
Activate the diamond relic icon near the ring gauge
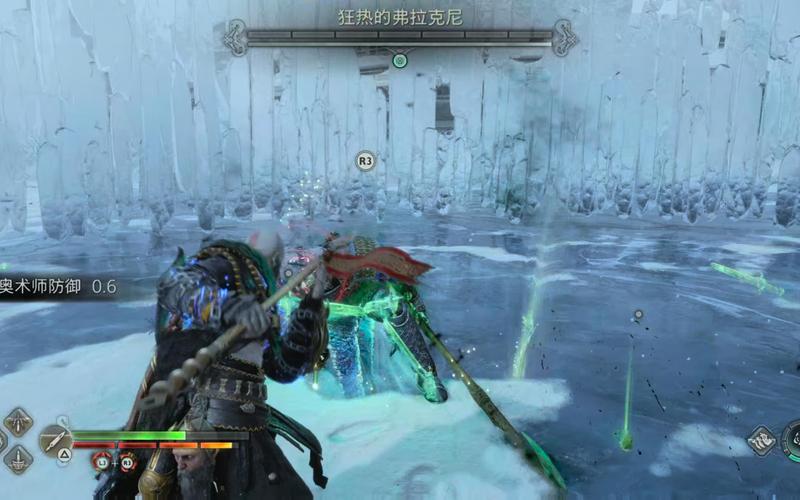pyautogui.click(x=761, y=441)
